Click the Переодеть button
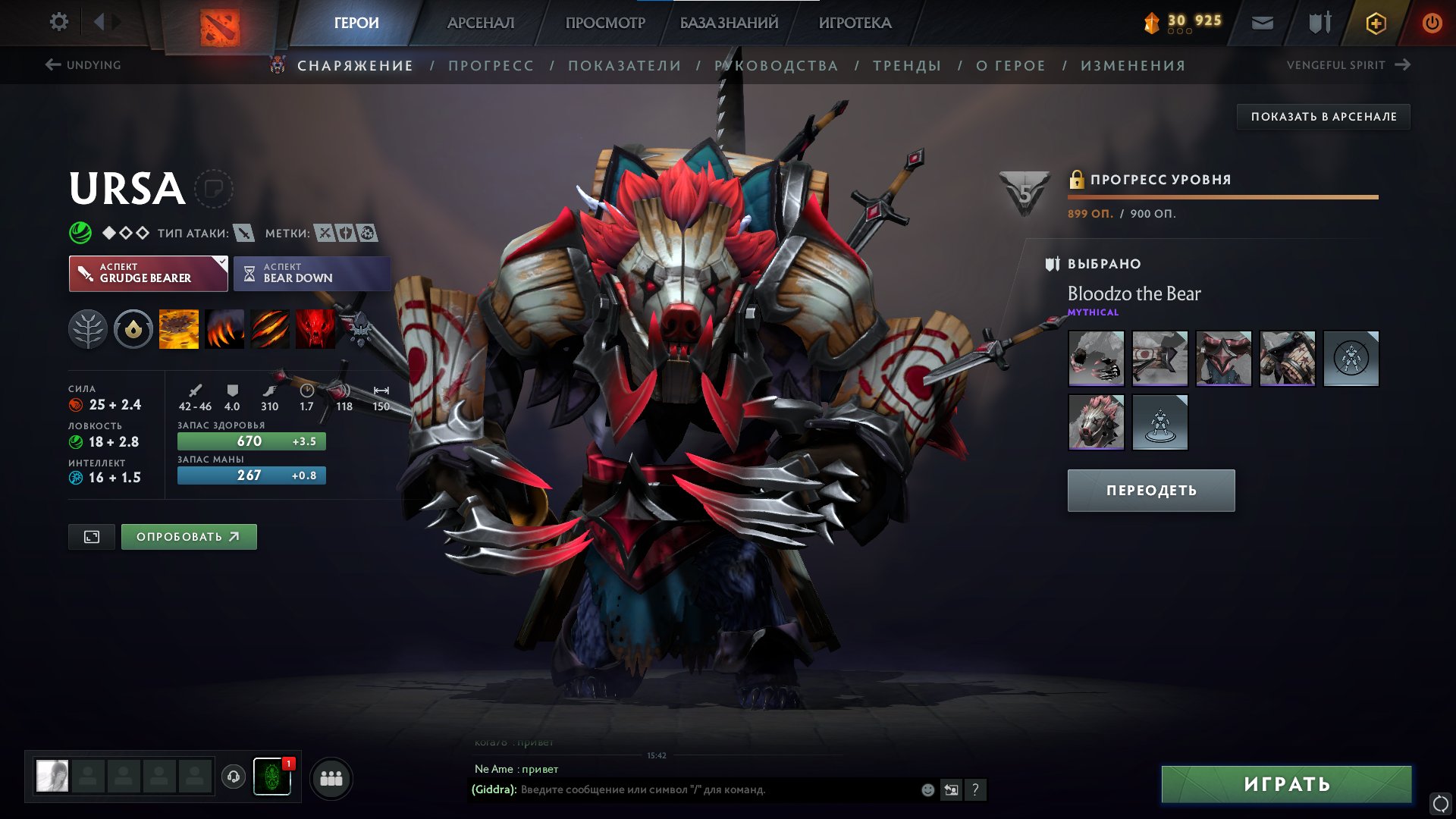This screenshot has width=1456, height=819. [x=1150, y=491]
